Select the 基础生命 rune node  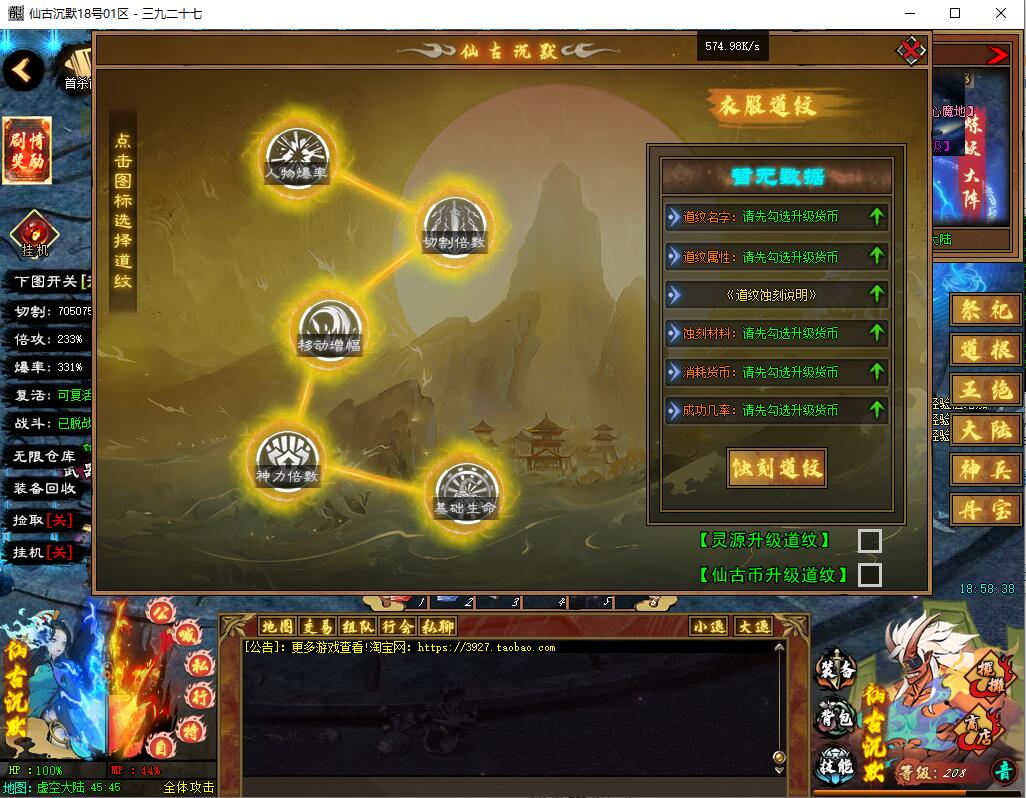point(465,492)
